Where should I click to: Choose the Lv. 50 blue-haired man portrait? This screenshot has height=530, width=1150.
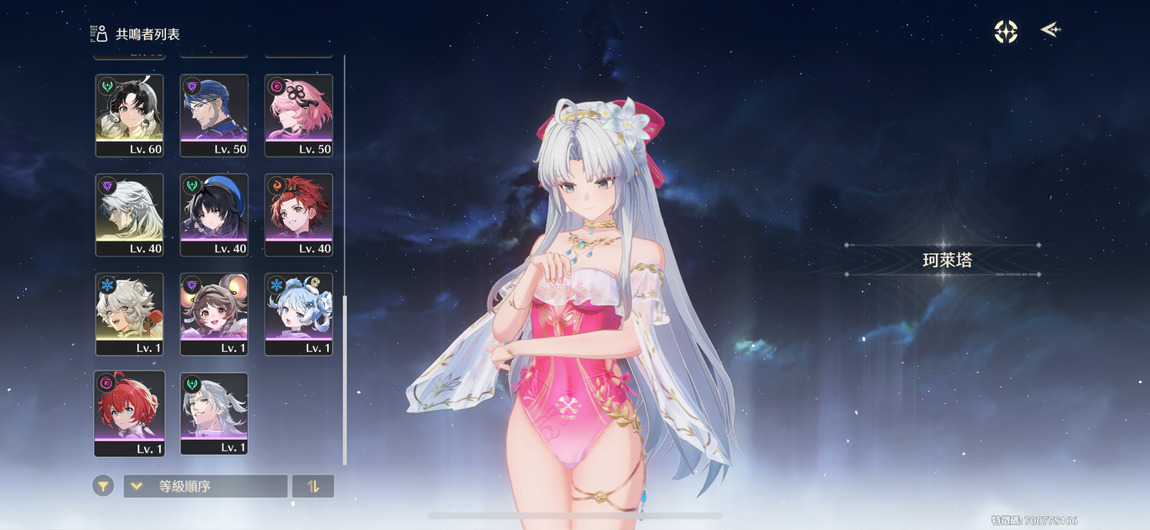pos(214,114)
